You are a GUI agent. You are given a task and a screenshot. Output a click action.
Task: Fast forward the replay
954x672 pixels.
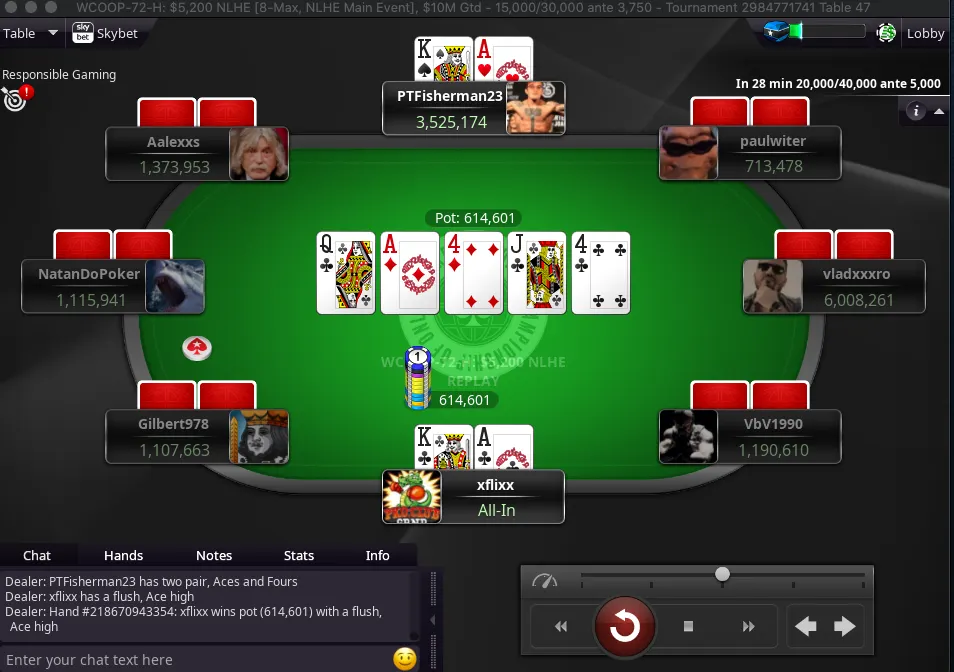pos(748,627)
